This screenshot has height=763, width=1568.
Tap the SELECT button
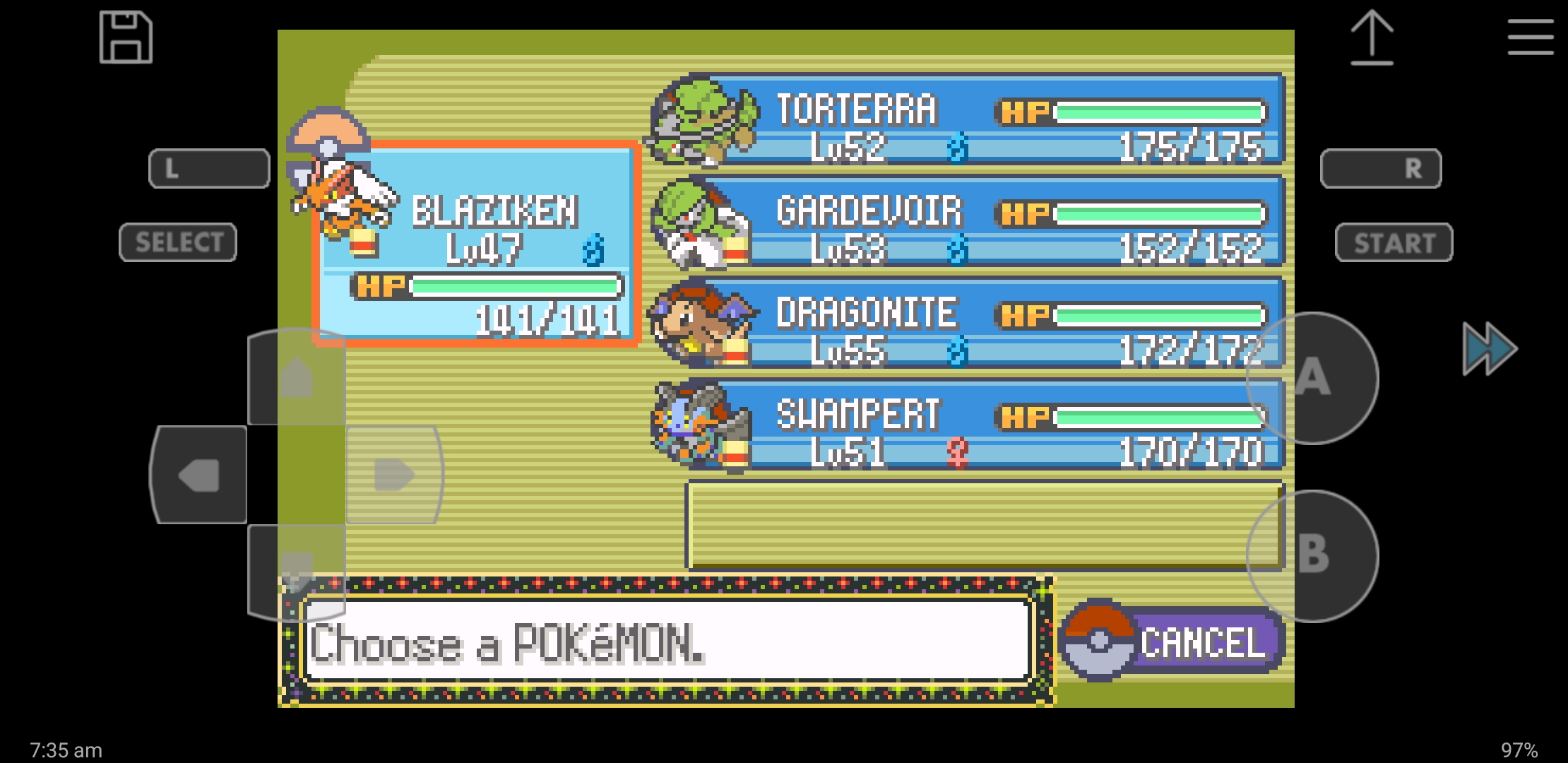[178, 242]
